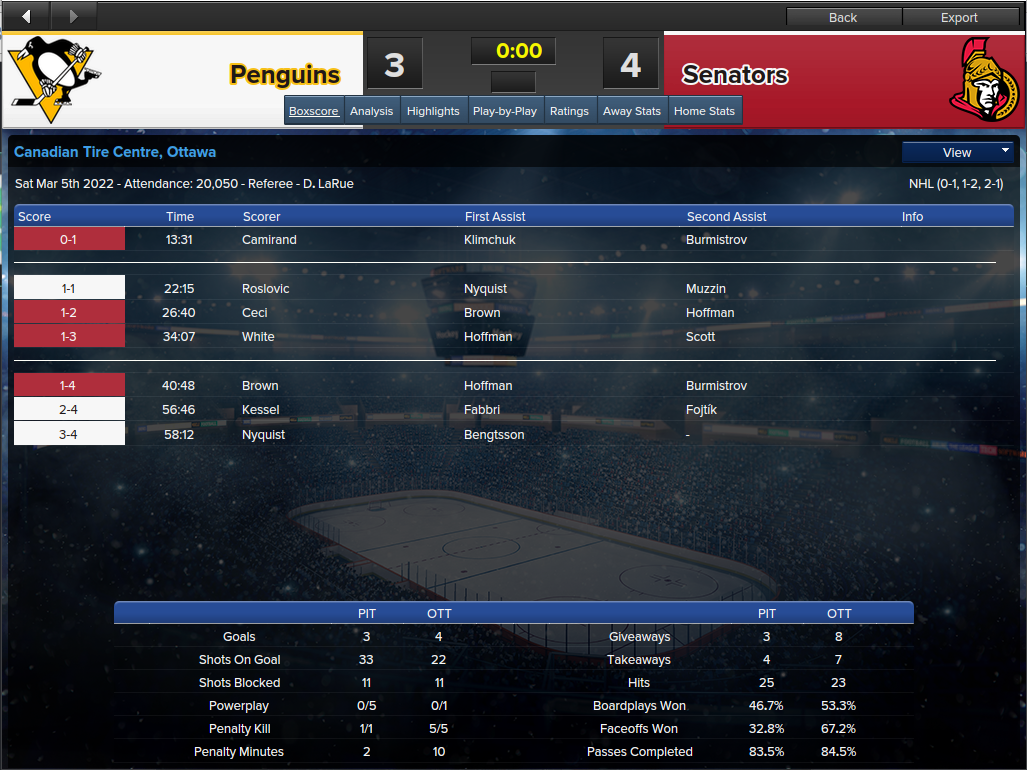Open the Ratings tab
The height and width of the screenshot is (770, 1027).
(x=569, y=111)
